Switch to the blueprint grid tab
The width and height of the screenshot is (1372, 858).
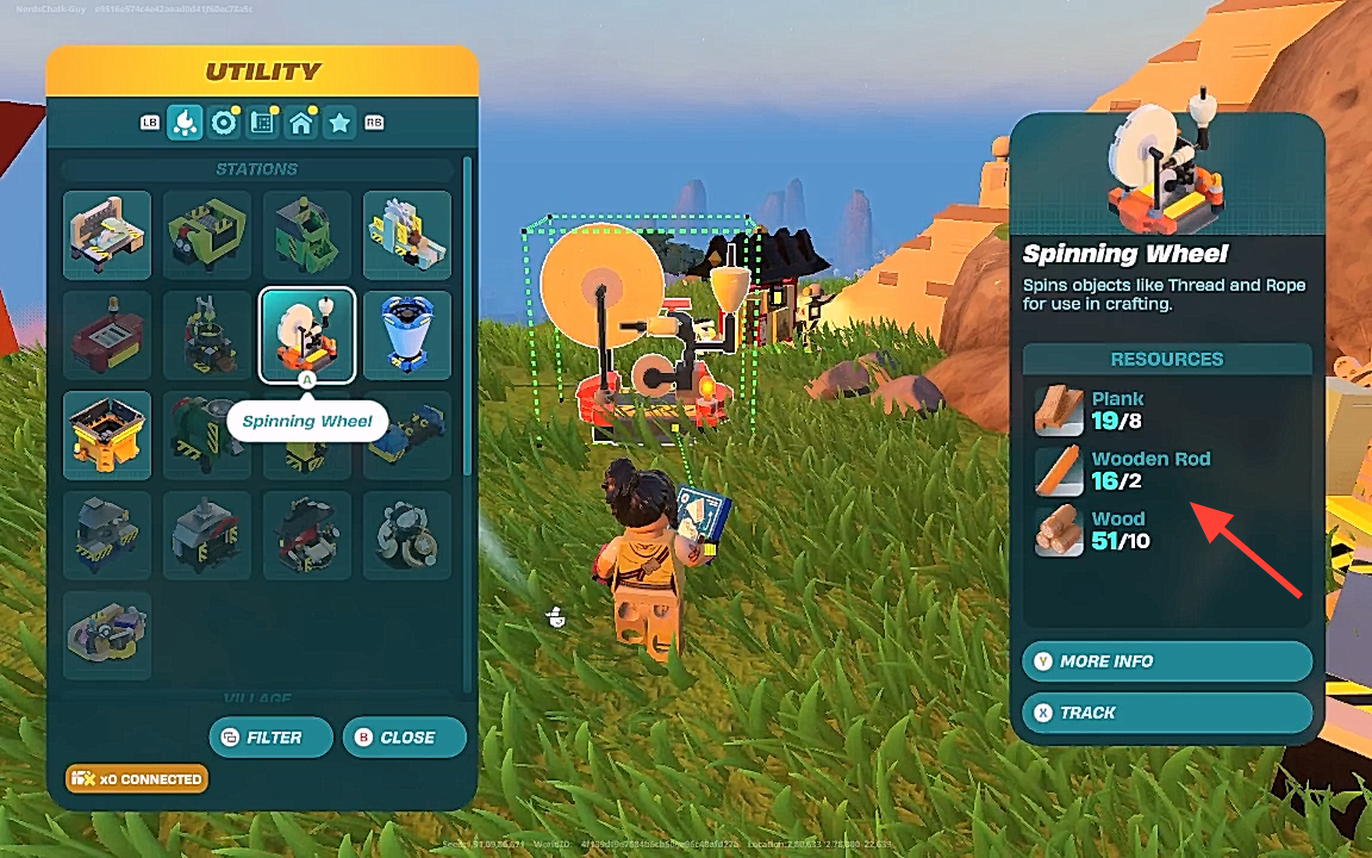(262, 123)
